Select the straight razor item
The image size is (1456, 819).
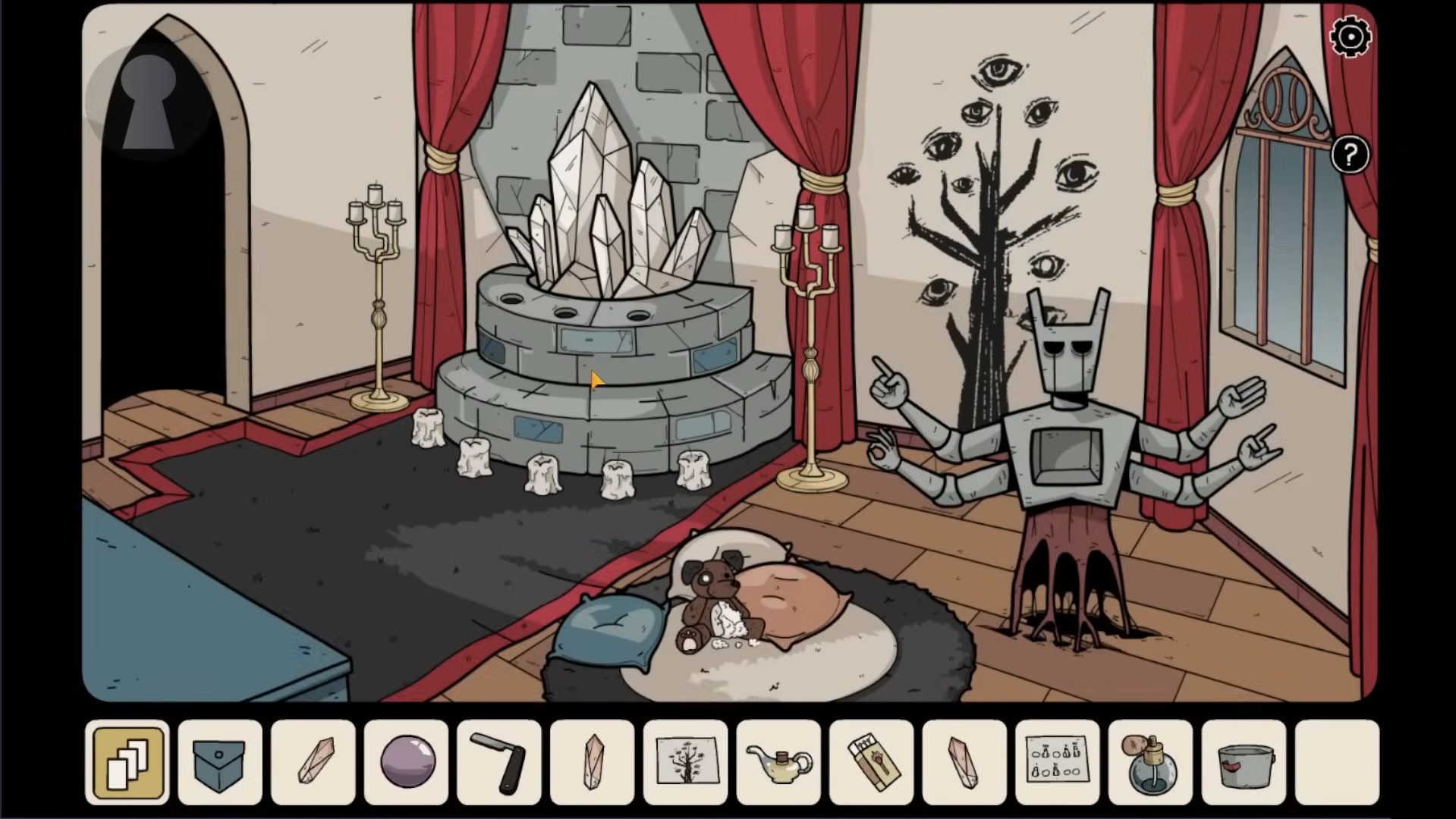click(x=499, y=761)
